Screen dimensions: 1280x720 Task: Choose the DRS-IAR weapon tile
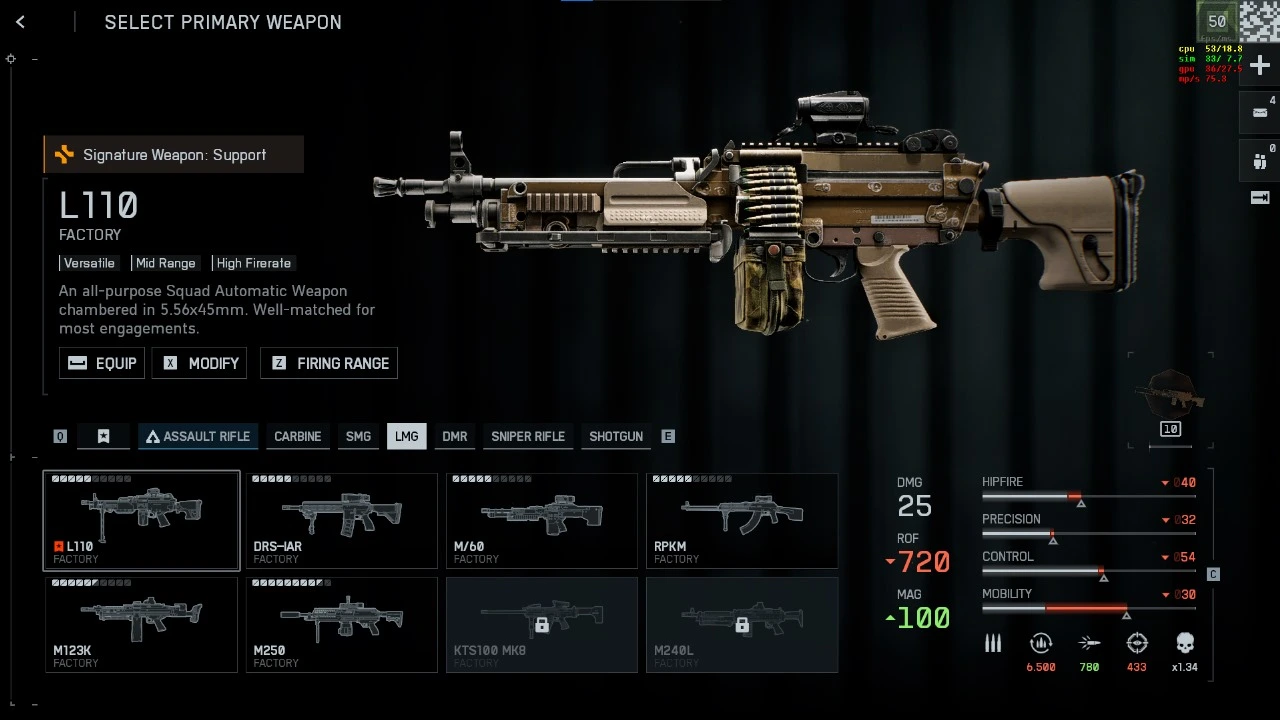pos(341,520)
